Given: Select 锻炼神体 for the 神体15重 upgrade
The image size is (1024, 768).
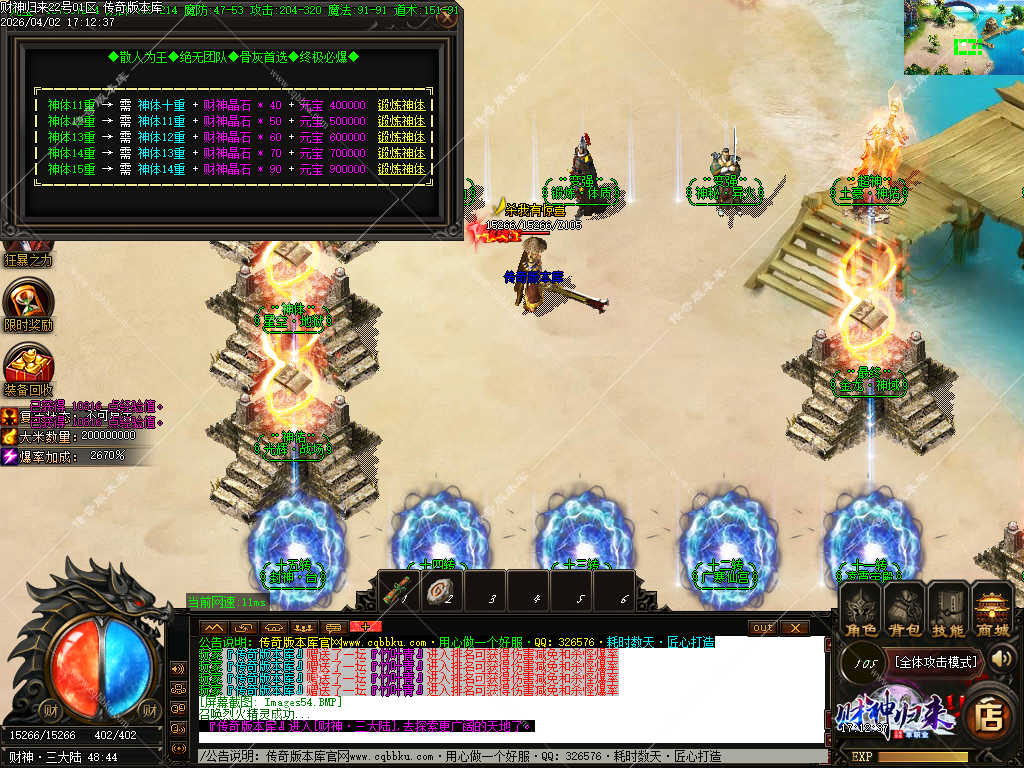Looking at the screenshot, I should (x=402, y=169).
